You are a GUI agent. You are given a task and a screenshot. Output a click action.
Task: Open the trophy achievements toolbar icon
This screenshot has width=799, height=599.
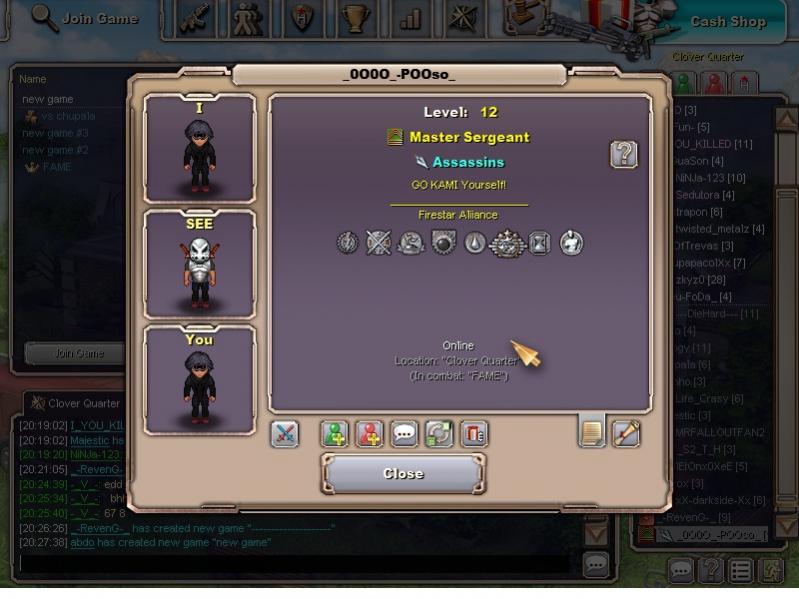point(354,19)
